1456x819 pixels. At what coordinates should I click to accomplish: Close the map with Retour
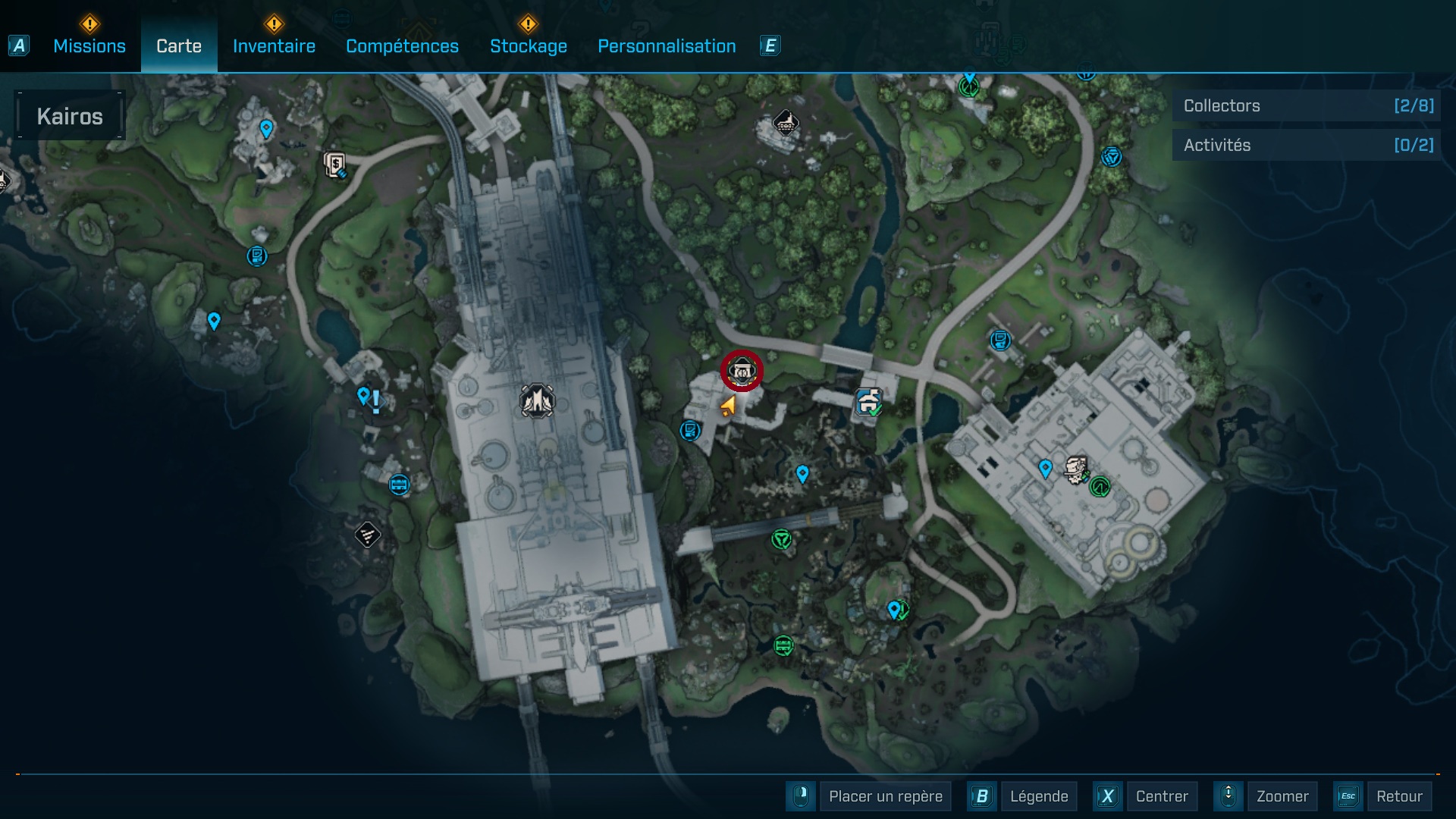pyautogui.click(x=1398, y=796)
